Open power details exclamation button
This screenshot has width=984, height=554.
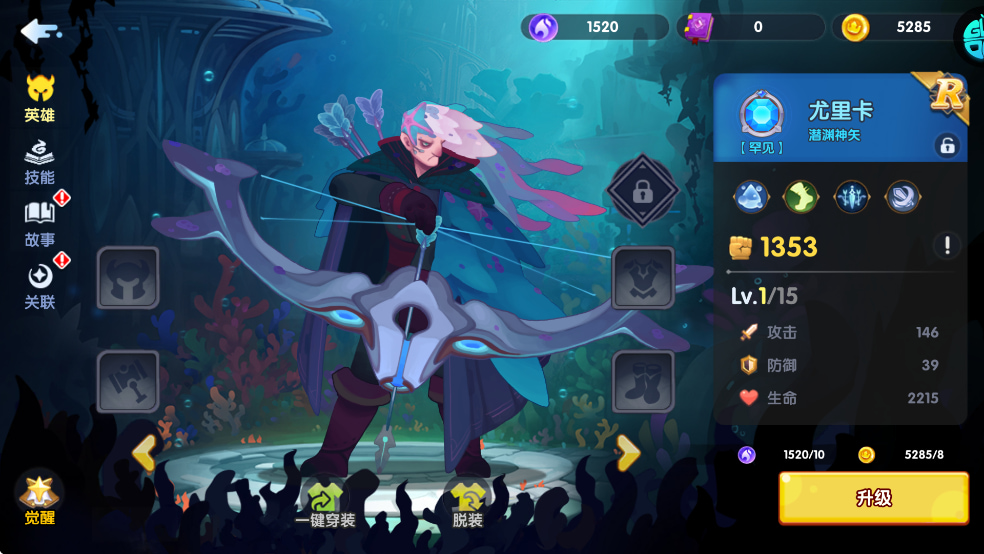coord(946,245)
